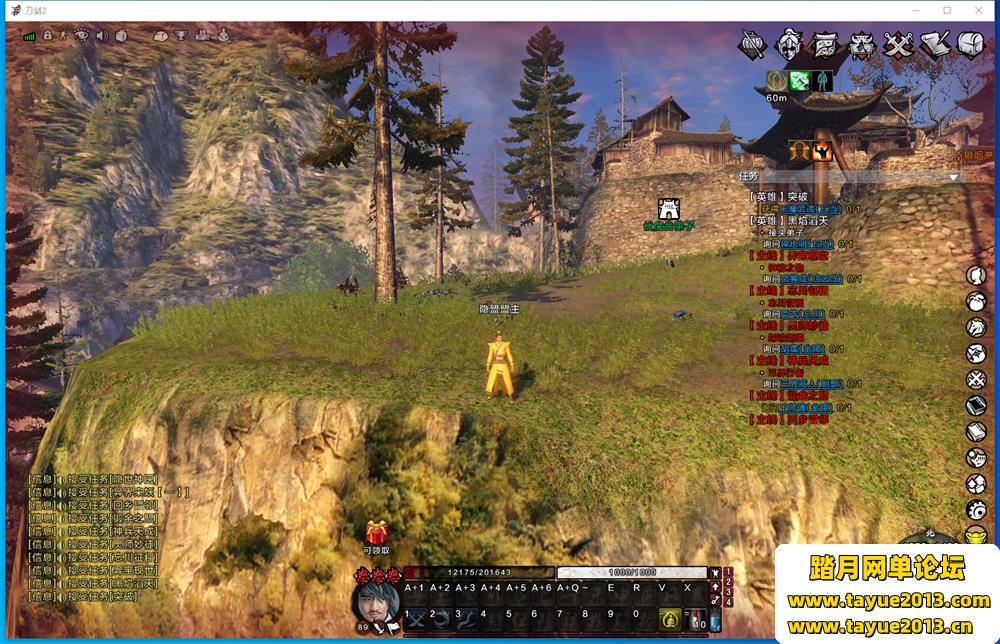
Task: Close the game window
Action: [977, 10]
